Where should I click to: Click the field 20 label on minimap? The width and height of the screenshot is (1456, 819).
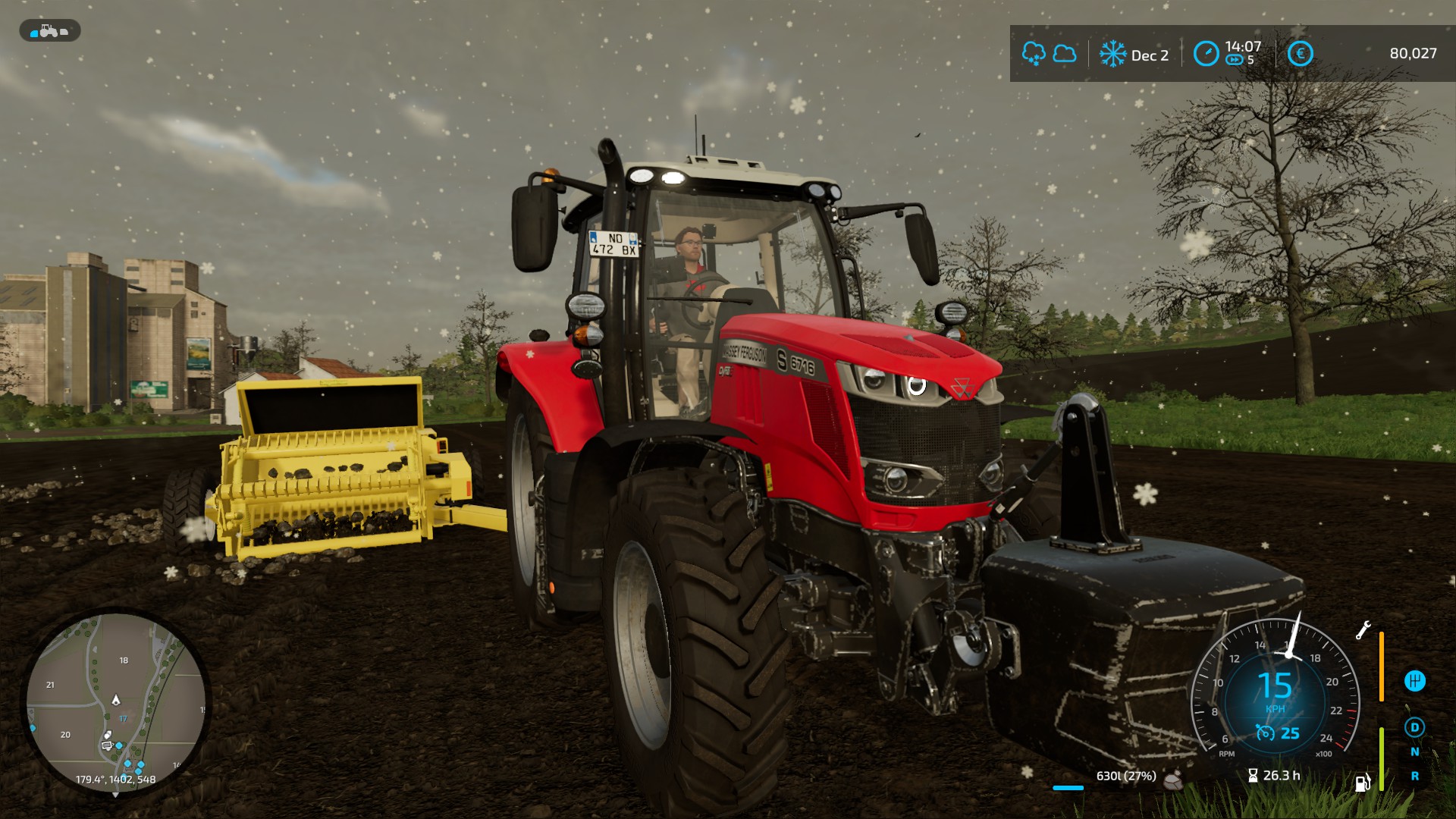tap(65, 735)
